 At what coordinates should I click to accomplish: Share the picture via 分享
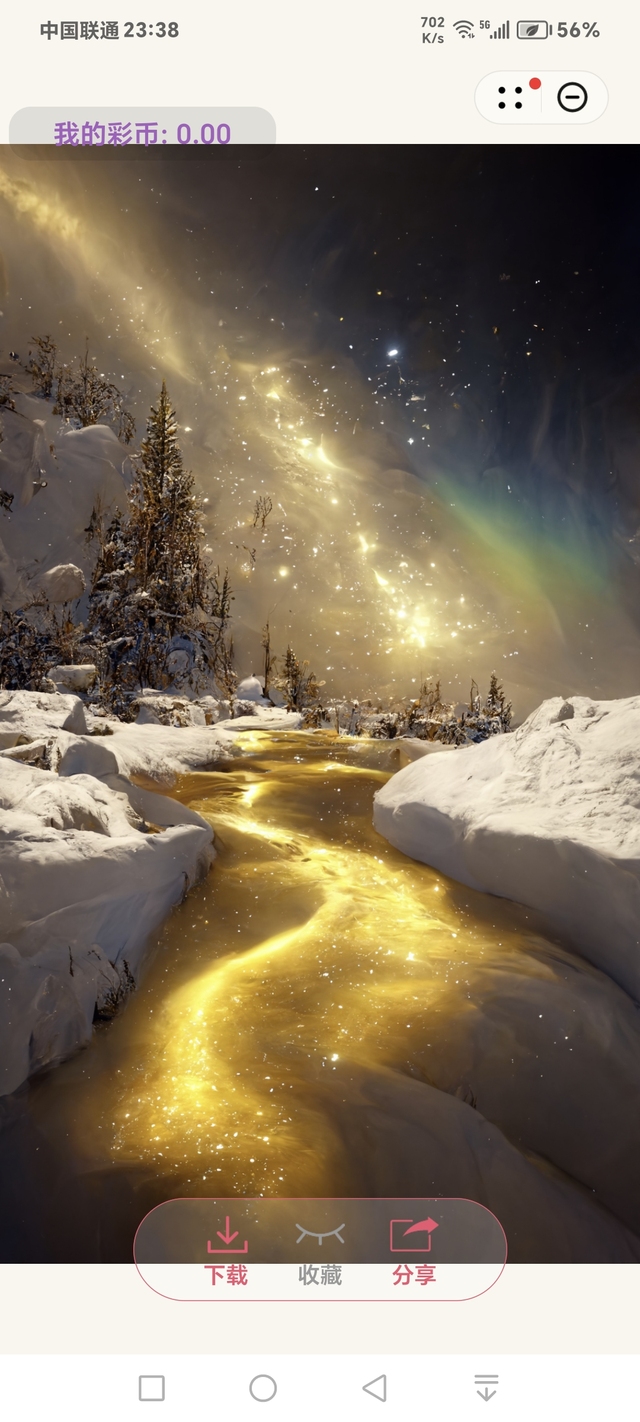point(414,1250)
